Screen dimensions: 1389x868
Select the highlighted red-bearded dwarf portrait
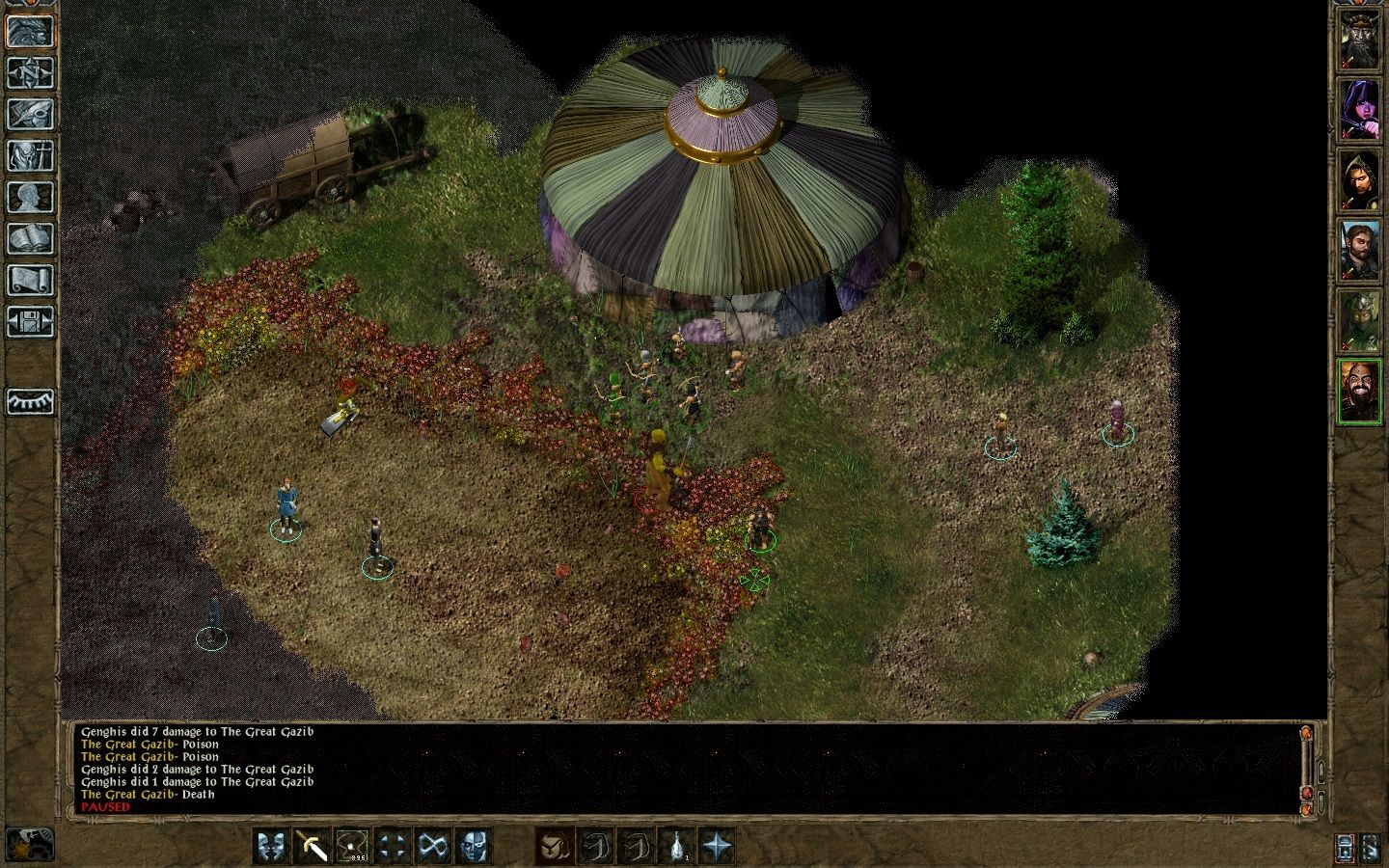pyautogui.click(x=1358, y=392)
